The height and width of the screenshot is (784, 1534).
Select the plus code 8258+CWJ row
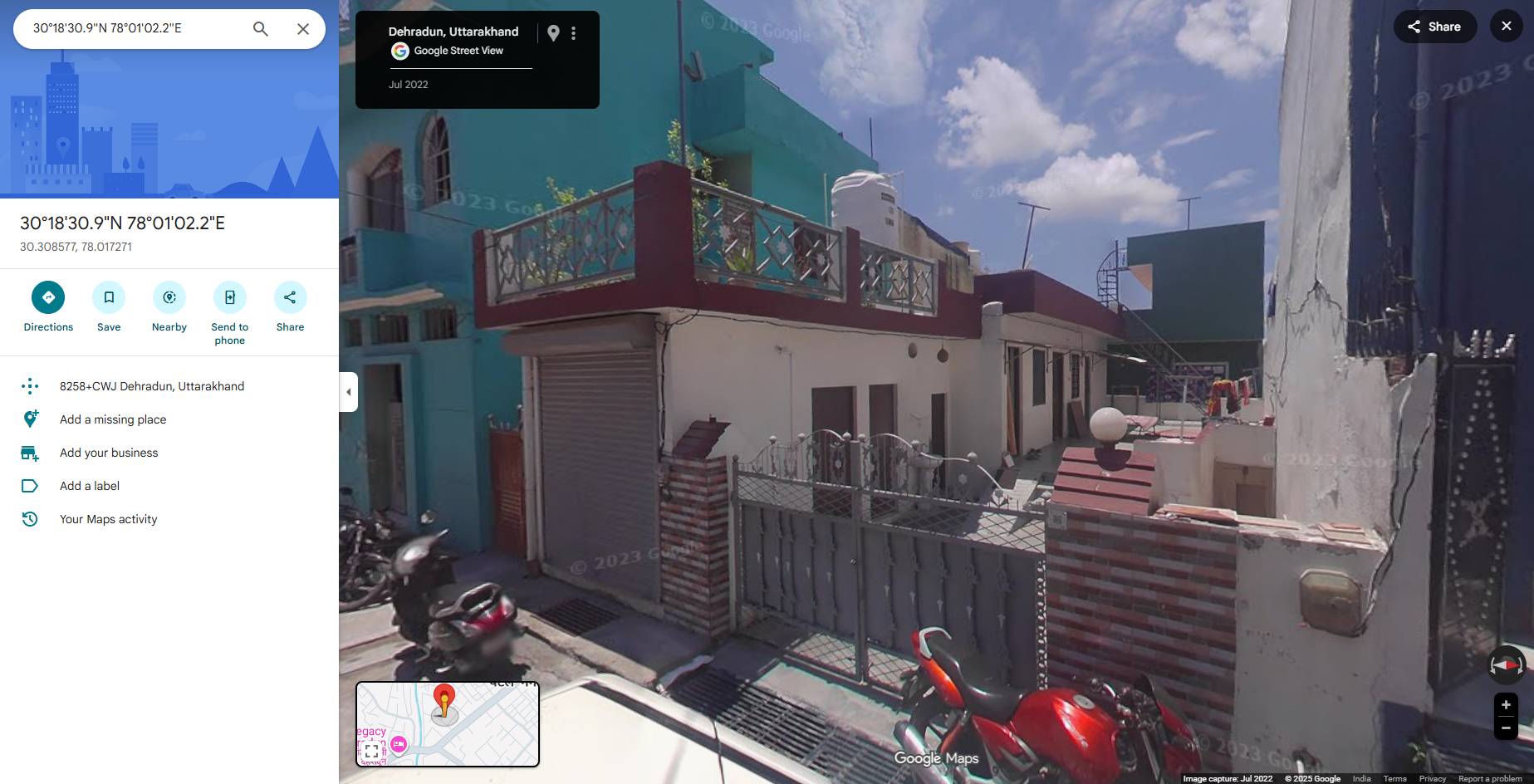tap(152, 386)
